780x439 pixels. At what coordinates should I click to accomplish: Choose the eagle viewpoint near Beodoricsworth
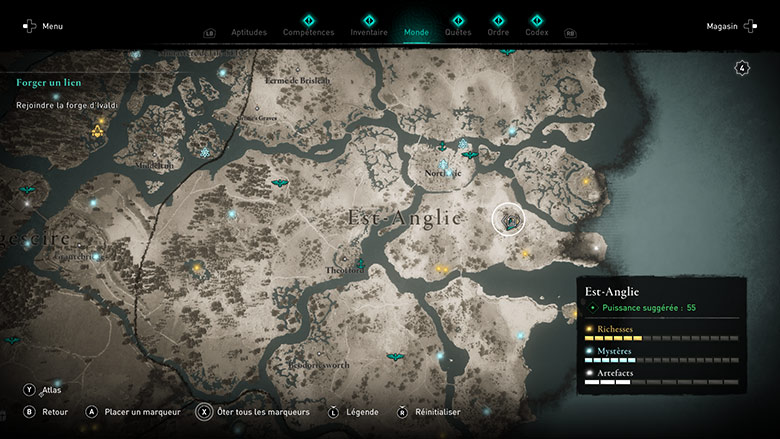396,356
